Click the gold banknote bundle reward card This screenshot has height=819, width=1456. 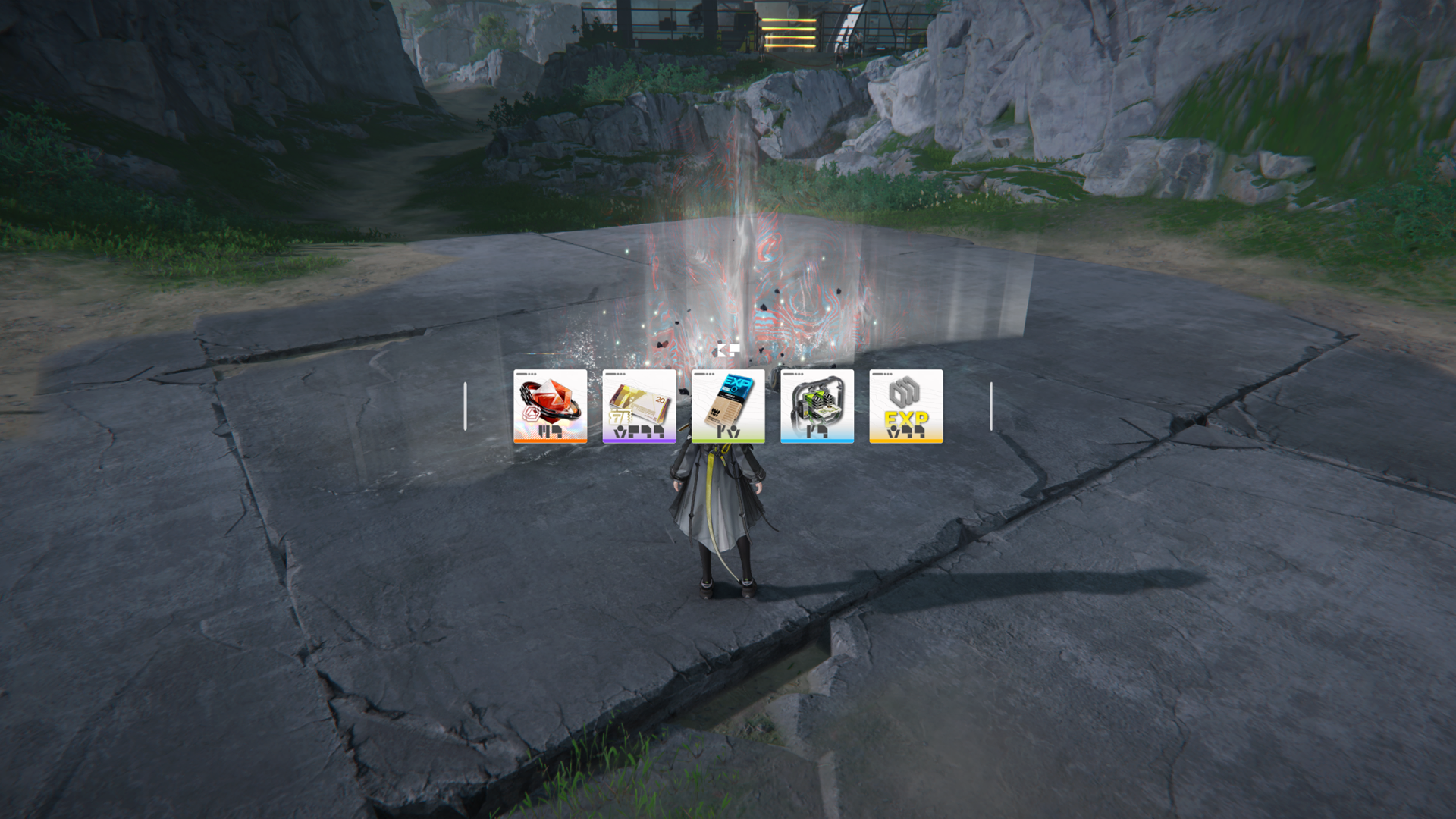pyautogui.click(x=639, y=406)
